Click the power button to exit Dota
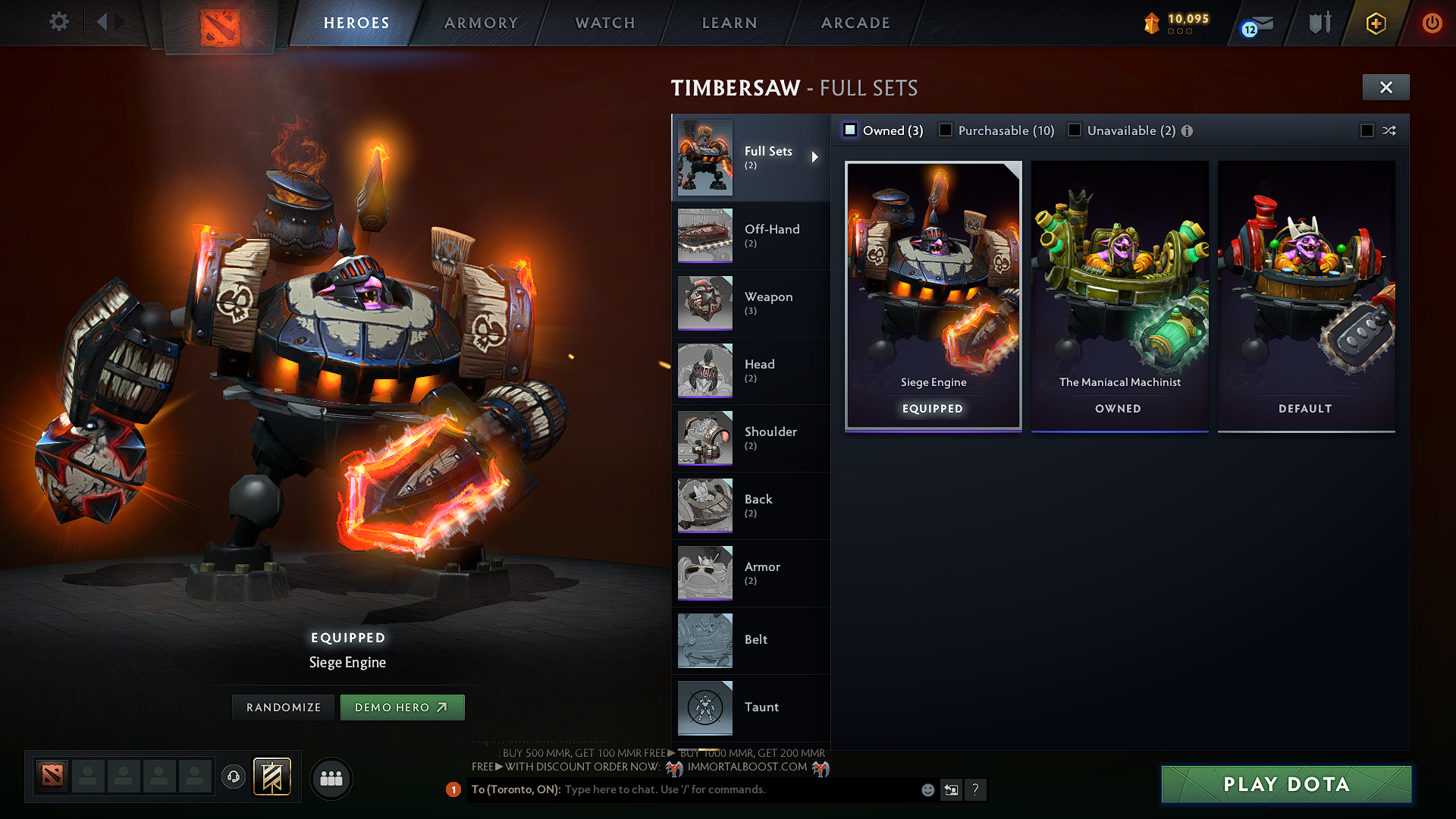Viewport: 1456px width, 819px height. click(x=1432, y=24)
